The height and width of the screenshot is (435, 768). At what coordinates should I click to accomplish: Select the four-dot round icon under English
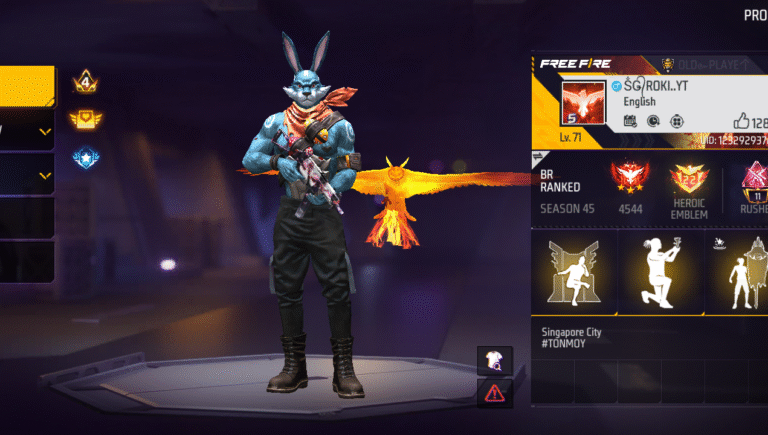676,121
